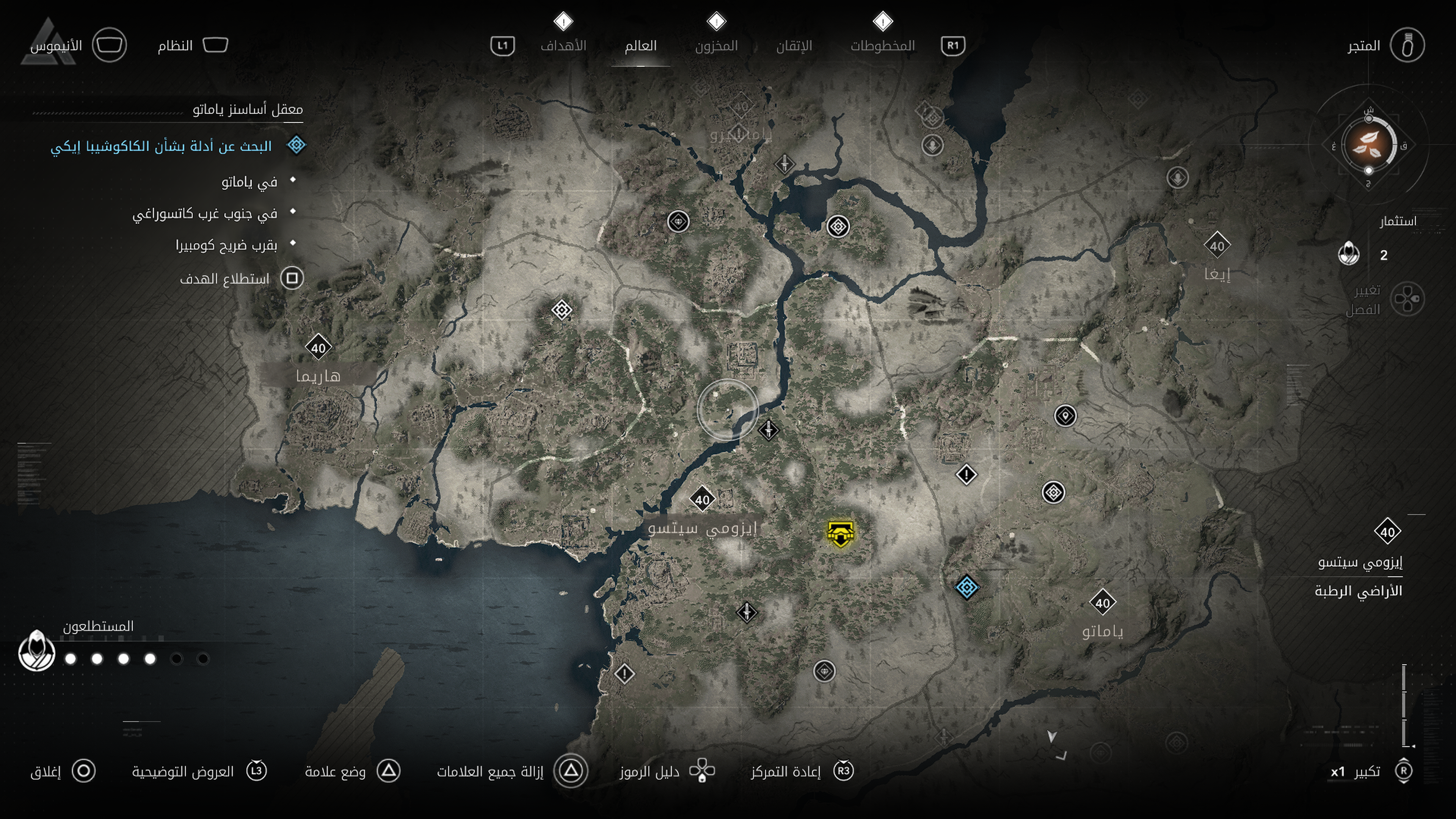This screenshot has width=1456, height=819.
Task: Select the yellow marker on the map
Action: click(841, 533)
